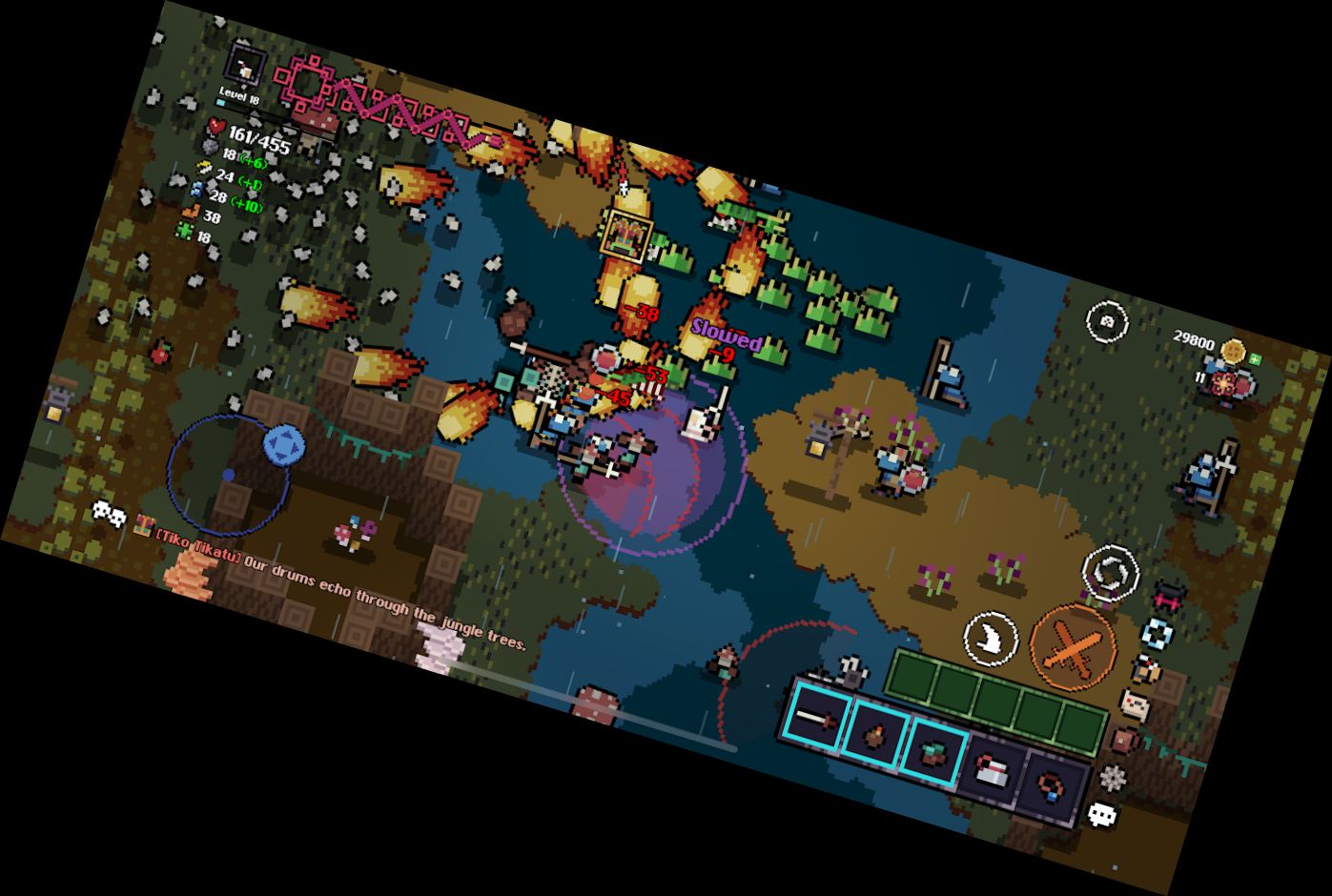This screenshot has width=1332, height=896.
Task: Open the red and black helmet icon
Action: [x=1169, y=596]
